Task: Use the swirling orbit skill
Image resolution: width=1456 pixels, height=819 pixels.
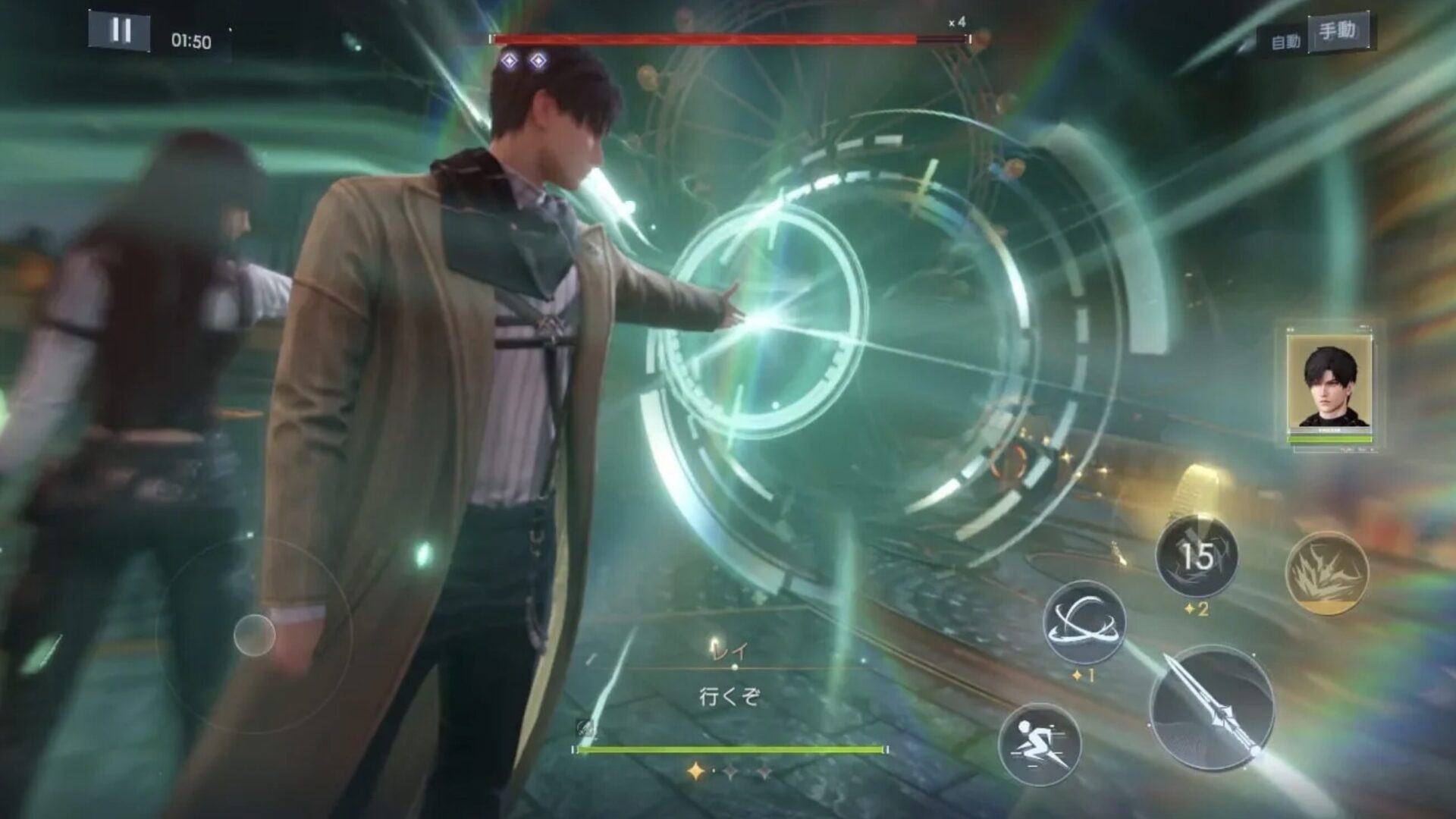Action: point(1084,623)
